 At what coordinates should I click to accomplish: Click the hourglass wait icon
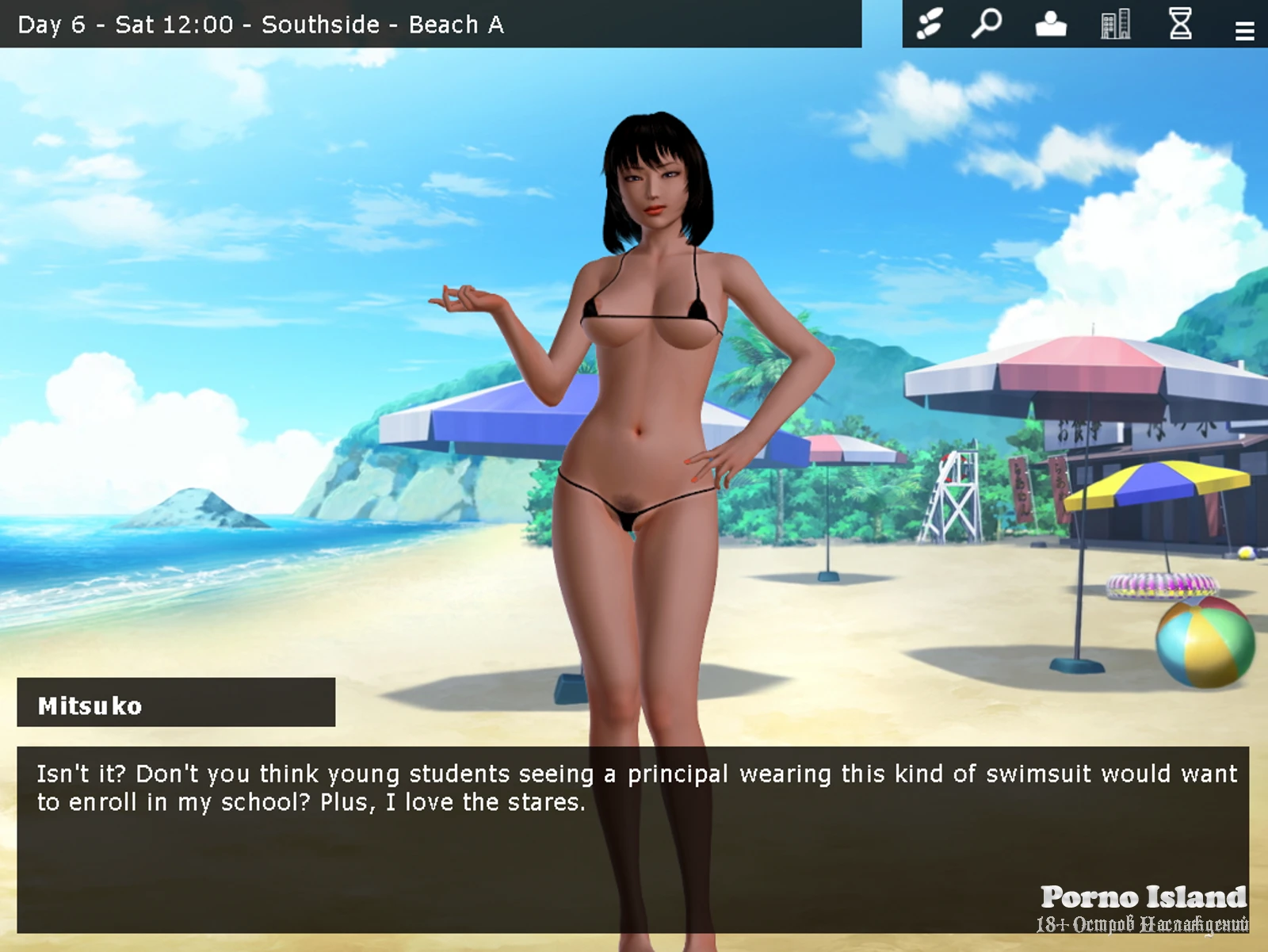[1180, 24]
